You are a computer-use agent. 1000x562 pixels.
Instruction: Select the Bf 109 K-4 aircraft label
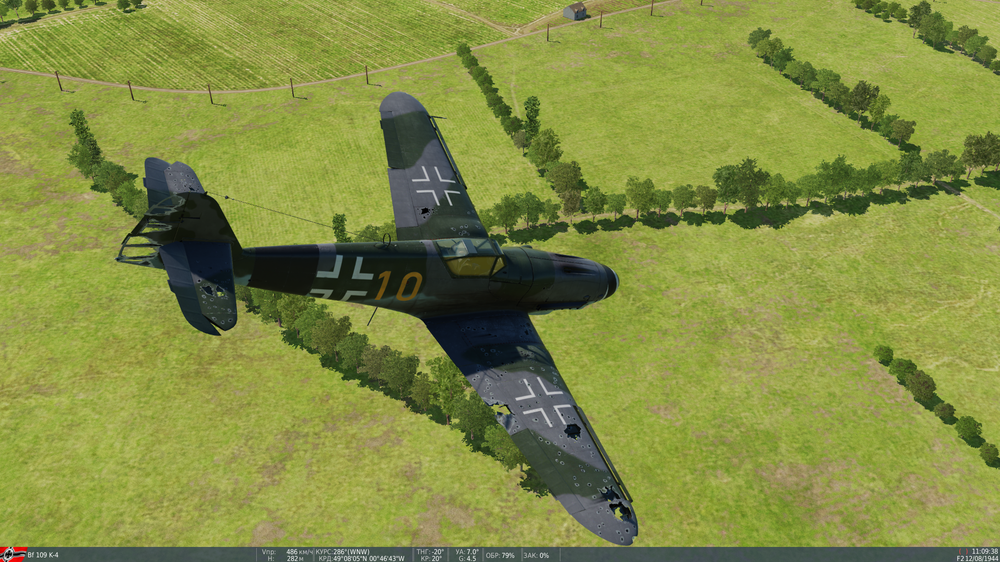[43, 555]
